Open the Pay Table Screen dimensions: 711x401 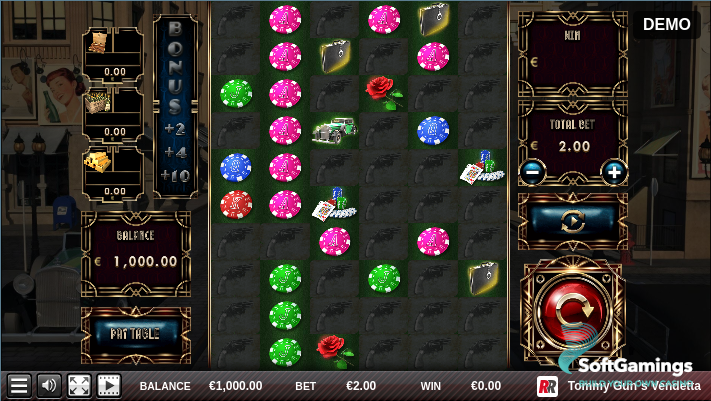134,332
